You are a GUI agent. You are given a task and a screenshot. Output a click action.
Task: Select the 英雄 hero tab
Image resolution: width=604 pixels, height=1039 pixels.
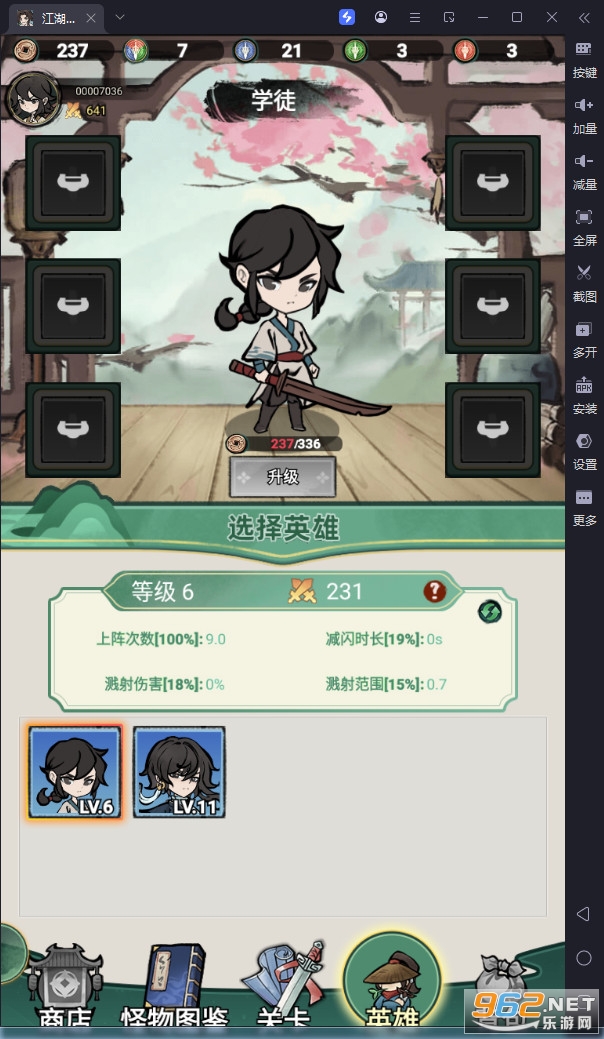tap(391, 982)
